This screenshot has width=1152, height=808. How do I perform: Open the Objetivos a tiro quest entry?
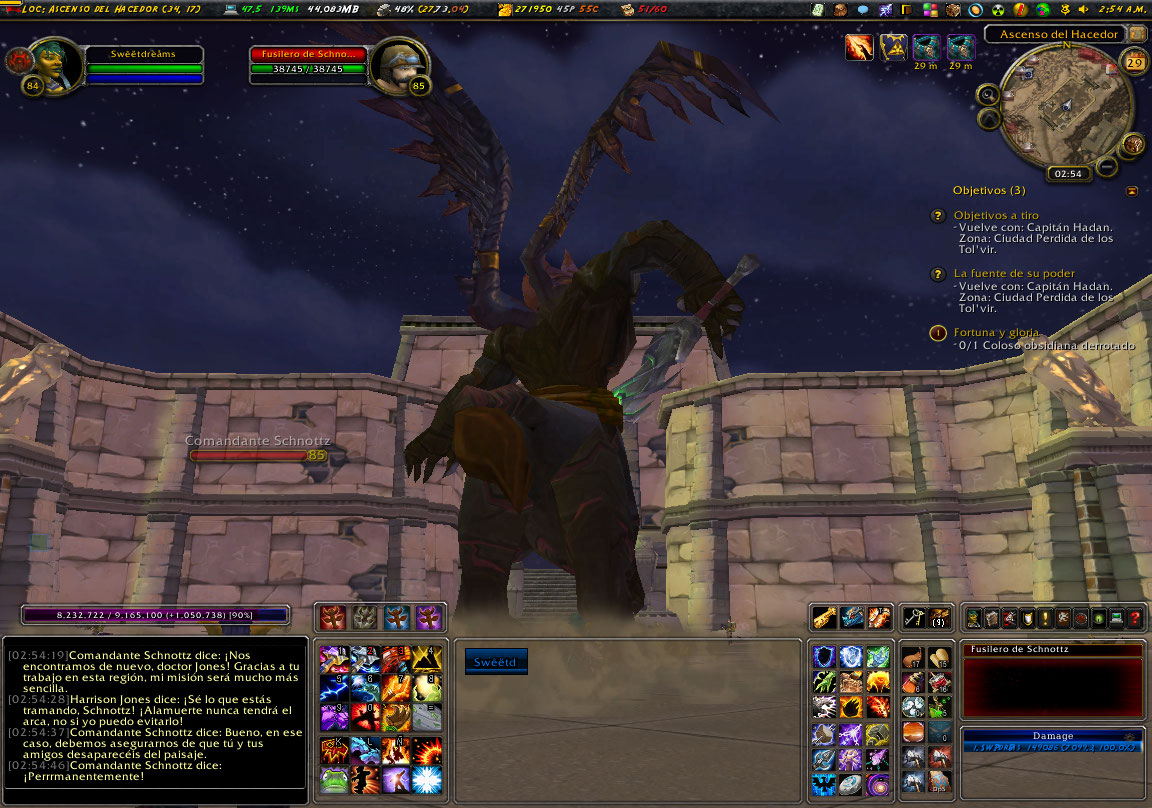click(x=995, y=215)
